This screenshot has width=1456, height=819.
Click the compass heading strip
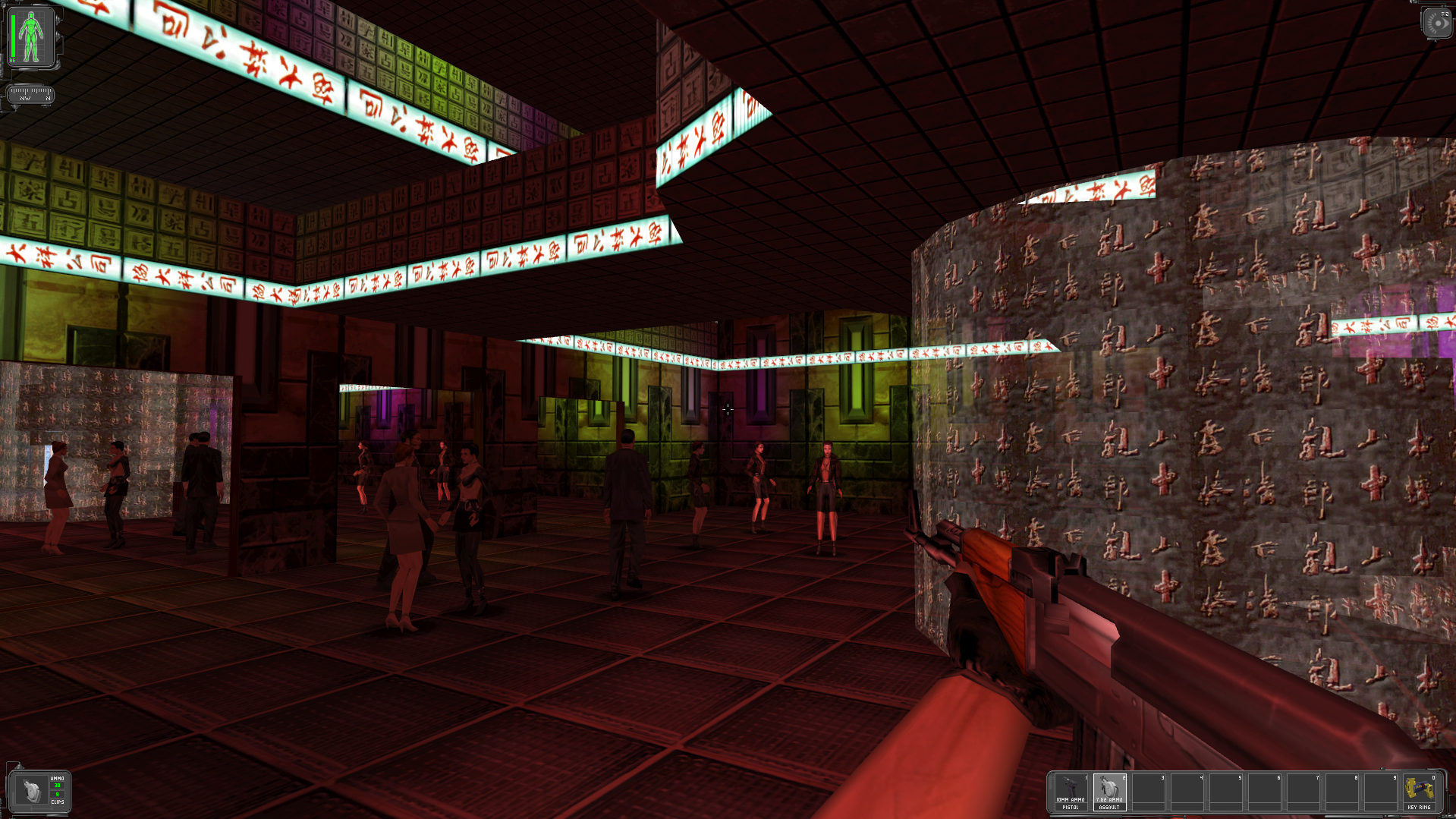pyautogui.click(x=30, y=94)
